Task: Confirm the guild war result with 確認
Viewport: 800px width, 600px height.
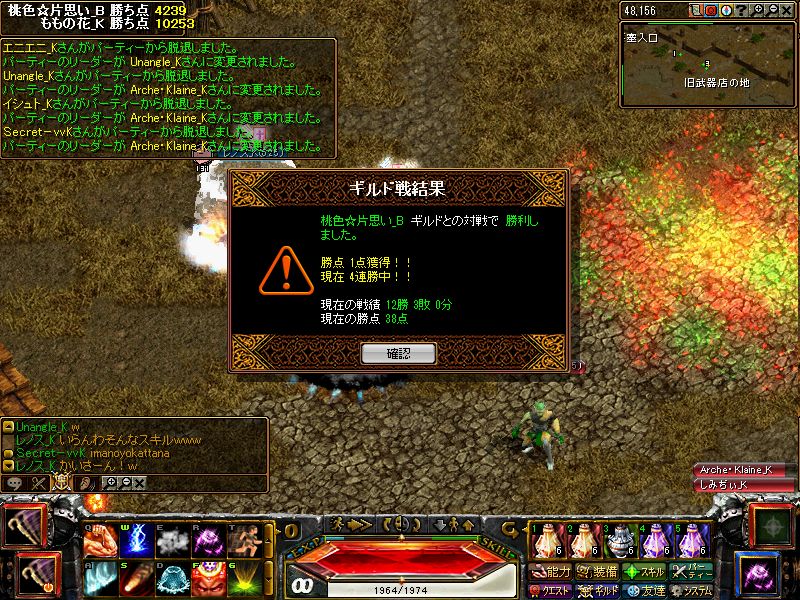Action: click(398, 353)
